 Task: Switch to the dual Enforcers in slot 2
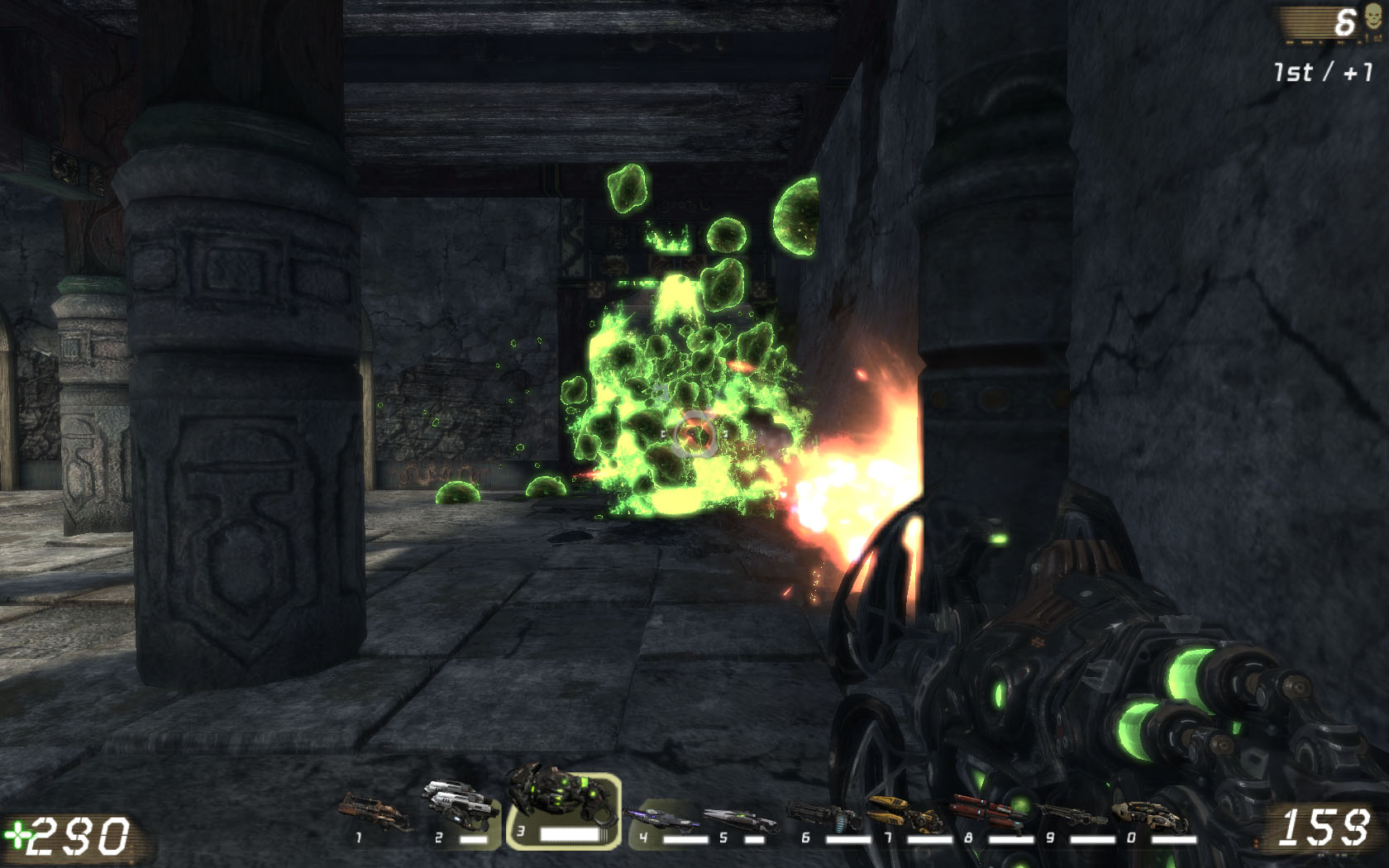(x=460, y=807)
